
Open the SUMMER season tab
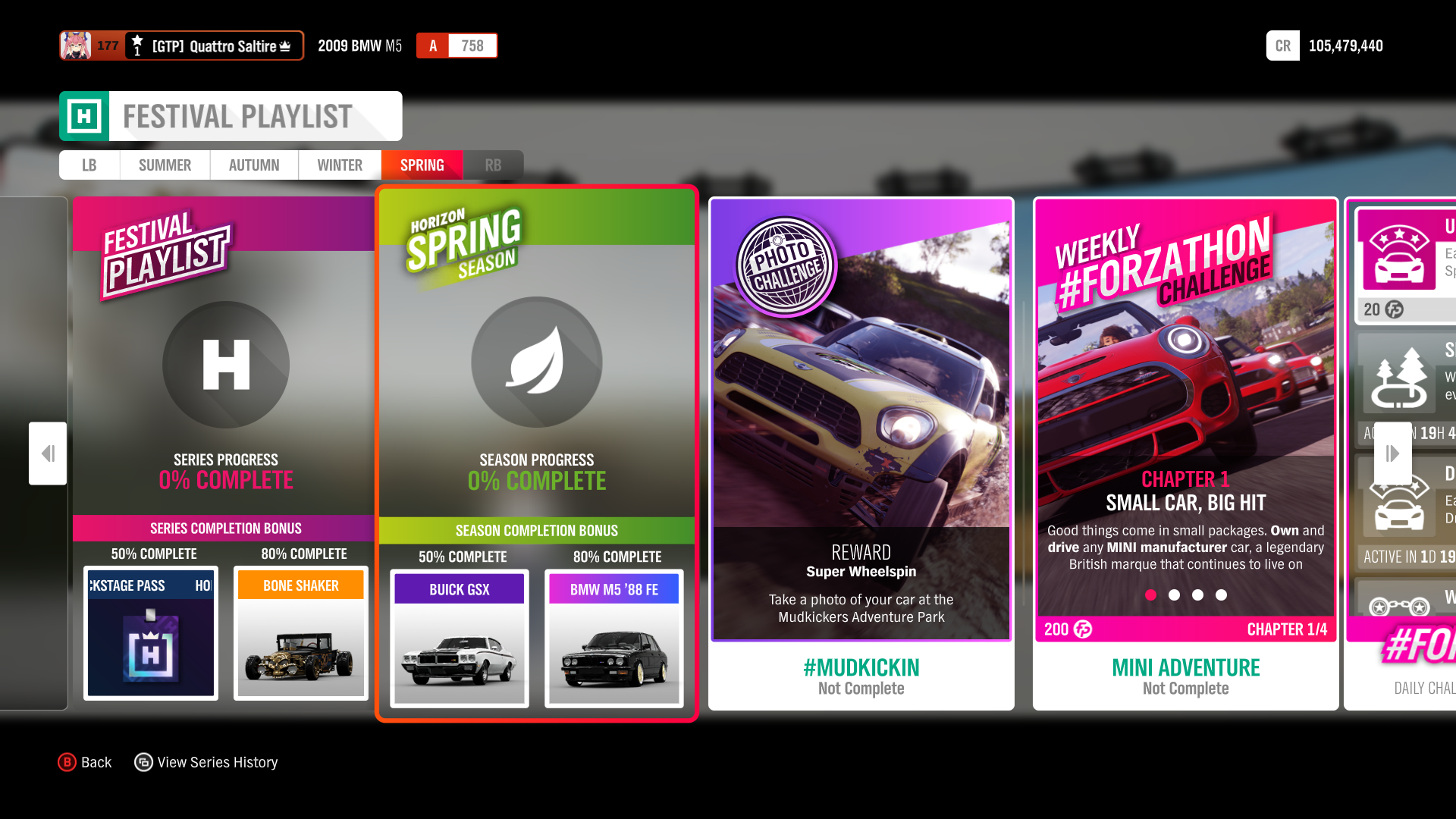click(x=165, y=165)
